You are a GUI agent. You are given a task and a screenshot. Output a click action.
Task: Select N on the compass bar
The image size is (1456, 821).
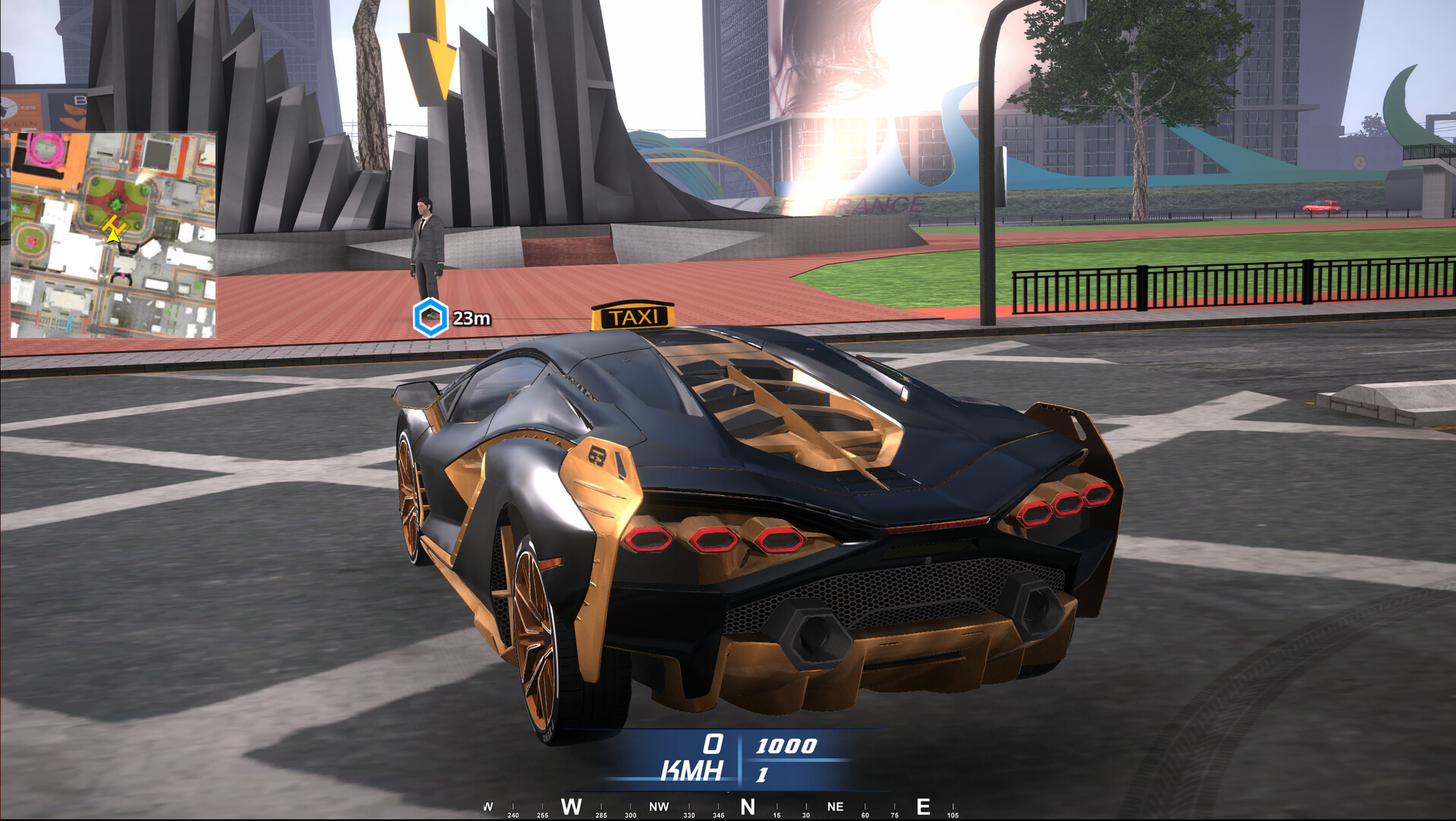click(x=748, y=805)
